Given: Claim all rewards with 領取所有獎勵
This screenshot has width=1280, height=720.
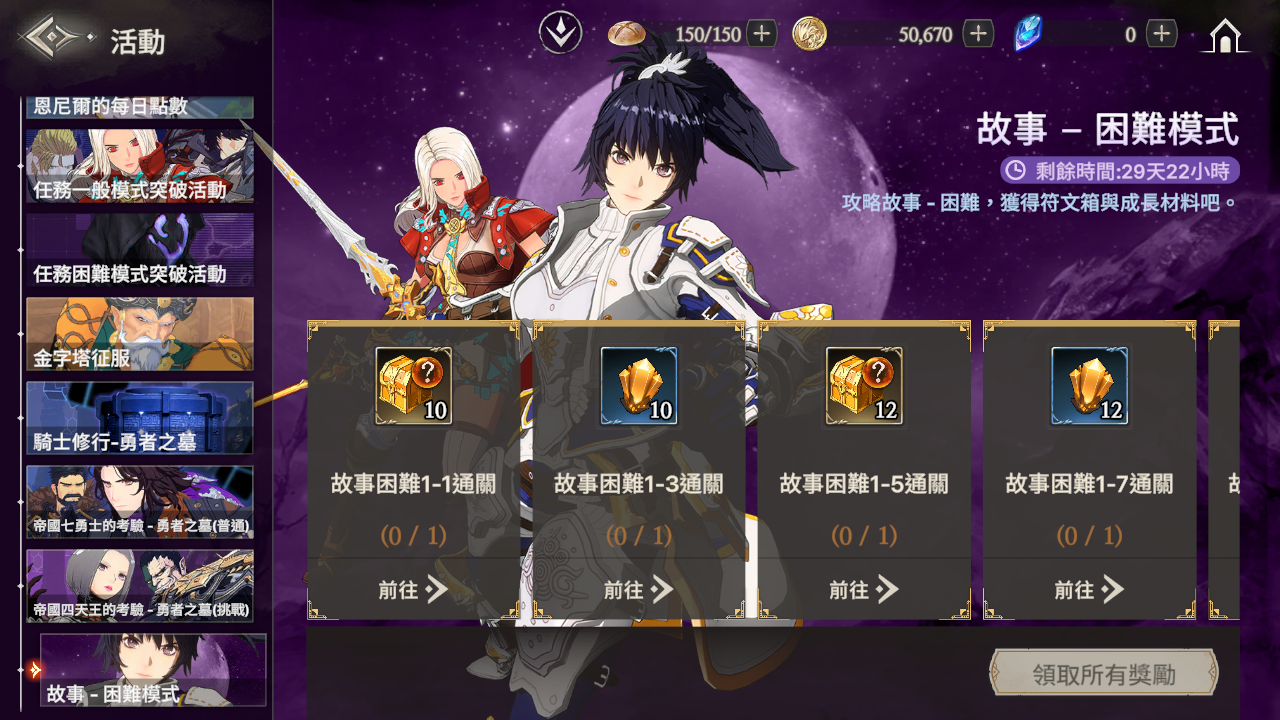Looking at the screenshot, I should pos(1103,674).
